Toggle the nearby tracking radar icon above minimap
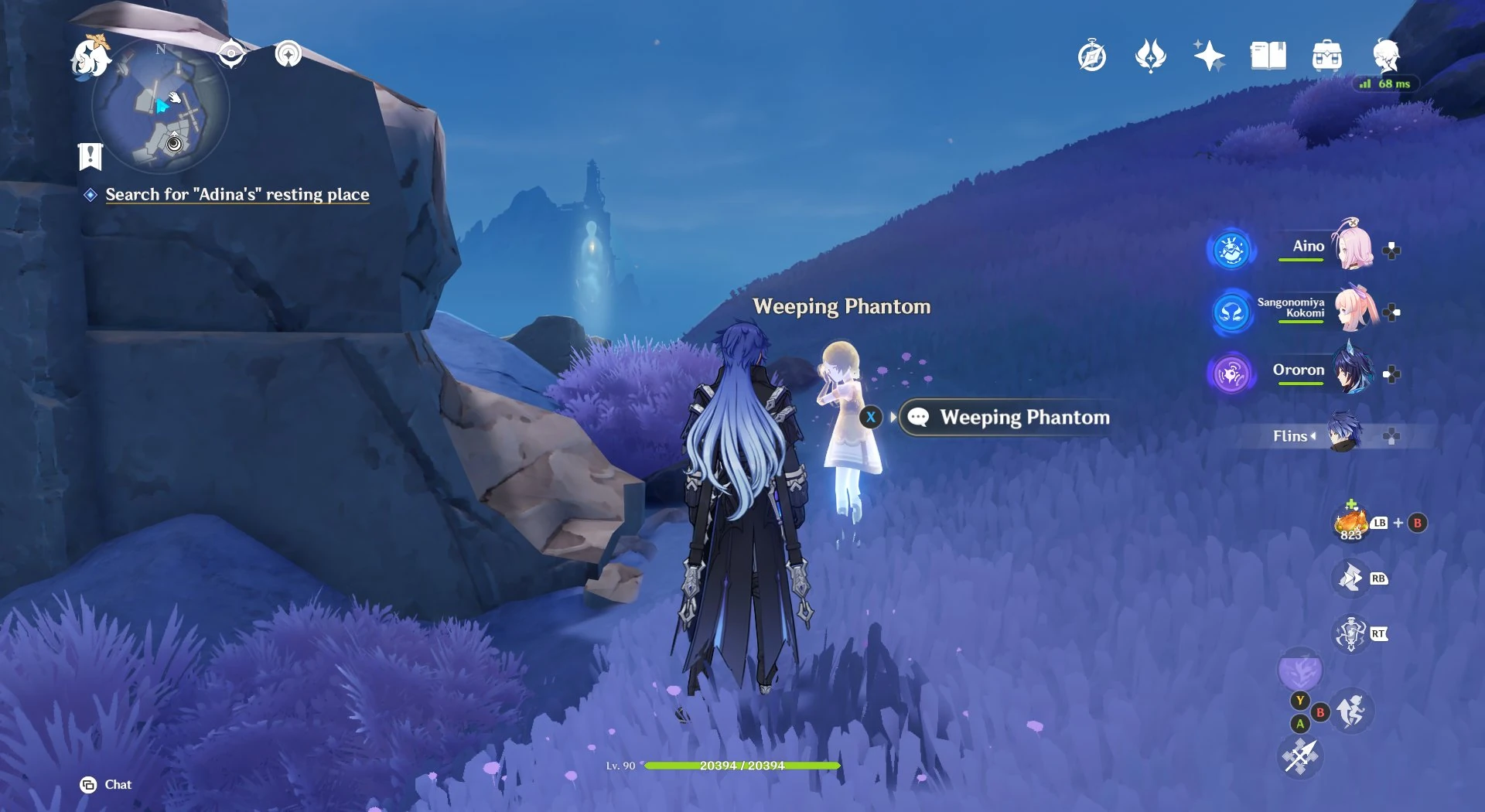Screen dimensions: 1485x812 pyautogui.click(x=288, y=54)
